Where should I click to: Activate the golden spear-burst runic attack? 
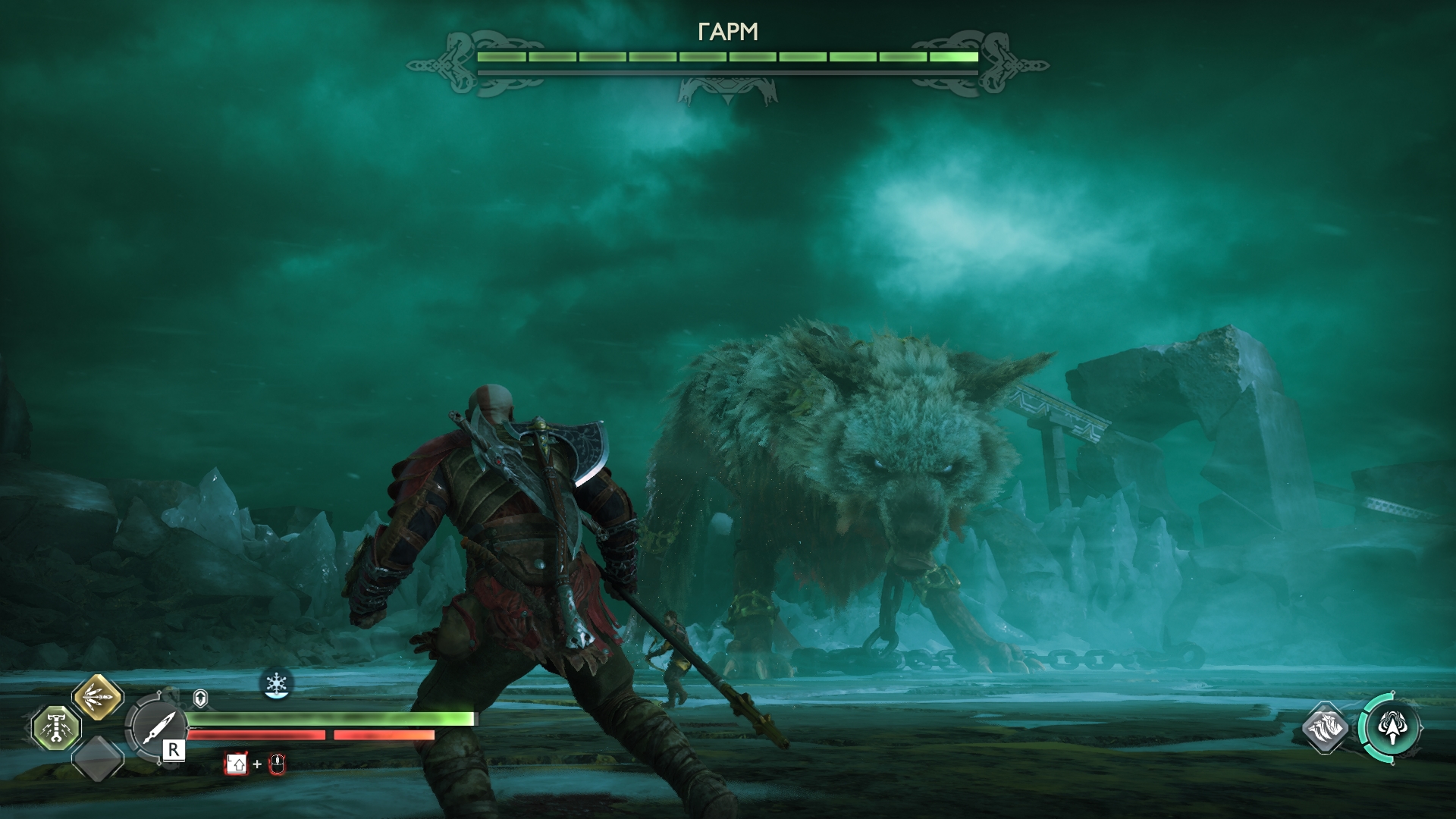[x=98, y=697]
